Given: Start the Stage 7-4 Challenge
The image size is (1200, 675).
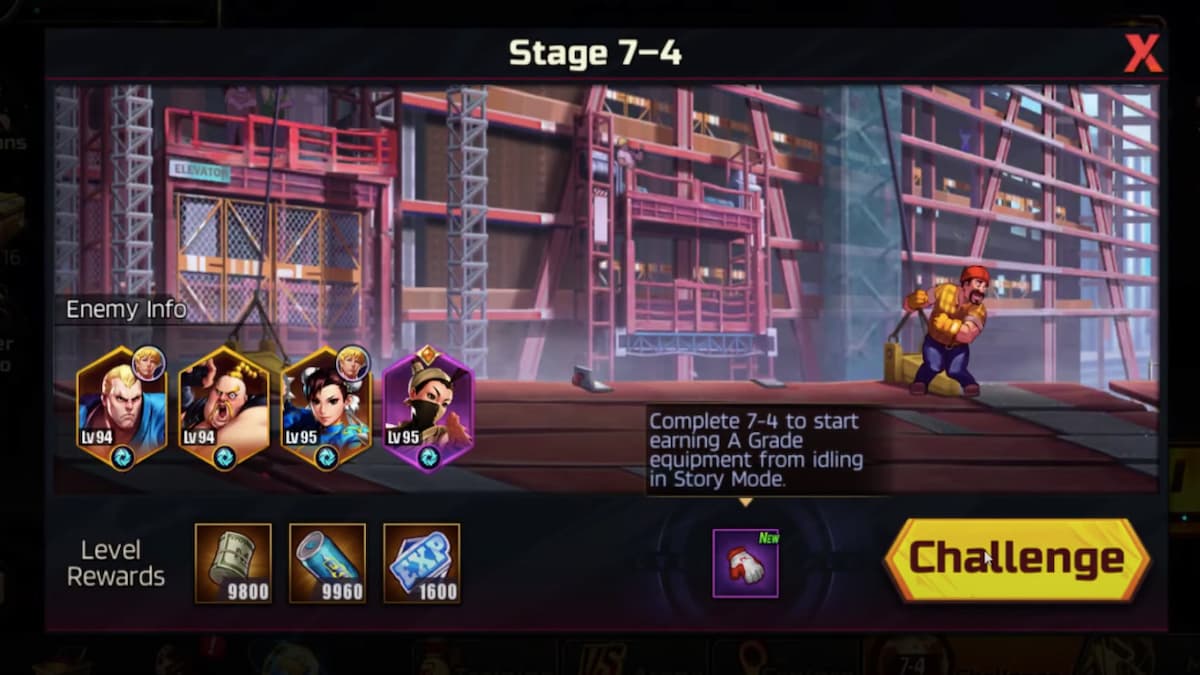Looking at the screenshot, I should pyautogui.click(x=1017, y=560).
